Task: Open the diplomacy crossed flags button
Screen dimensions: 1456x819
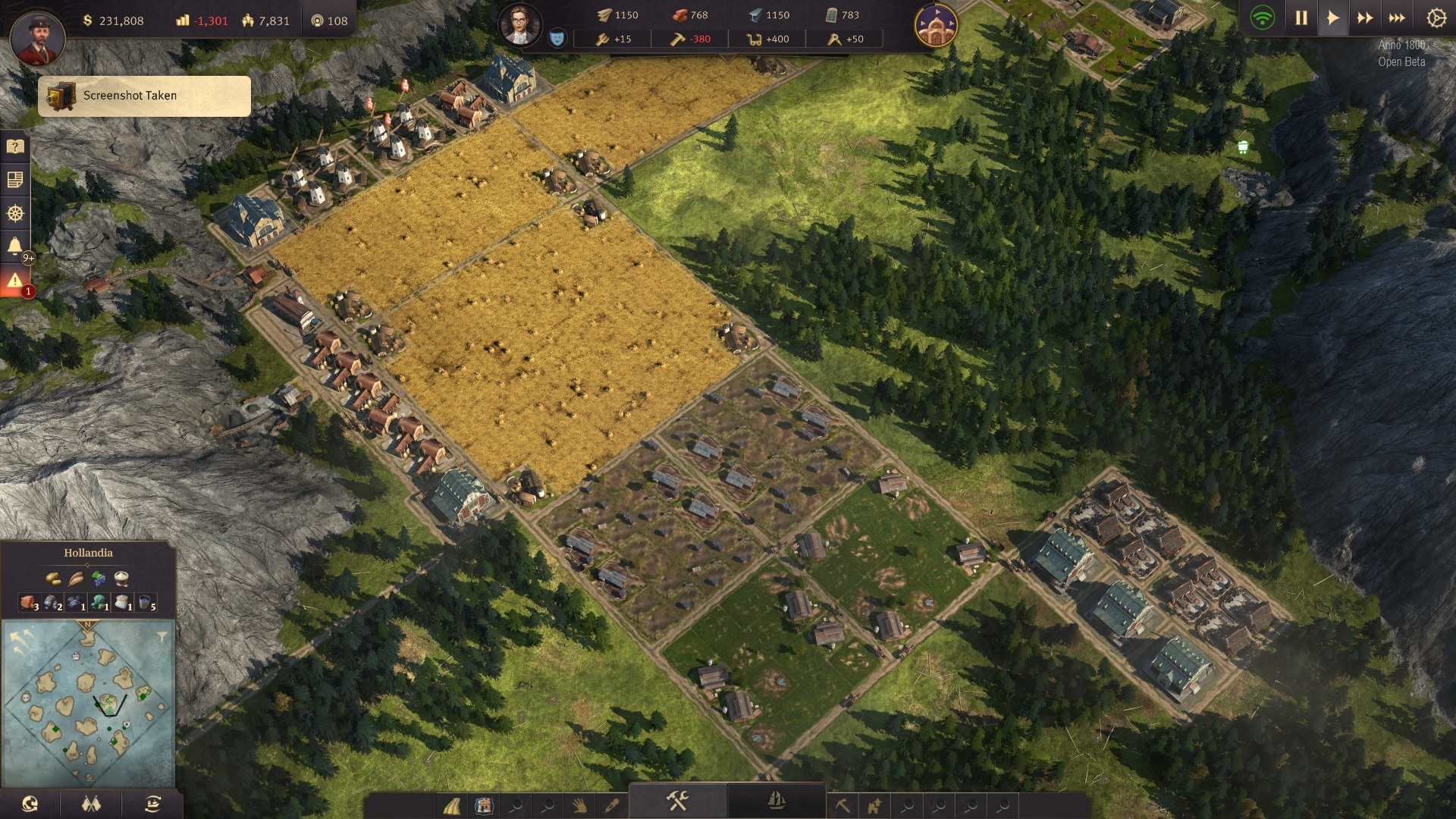Action: (91, 804)
